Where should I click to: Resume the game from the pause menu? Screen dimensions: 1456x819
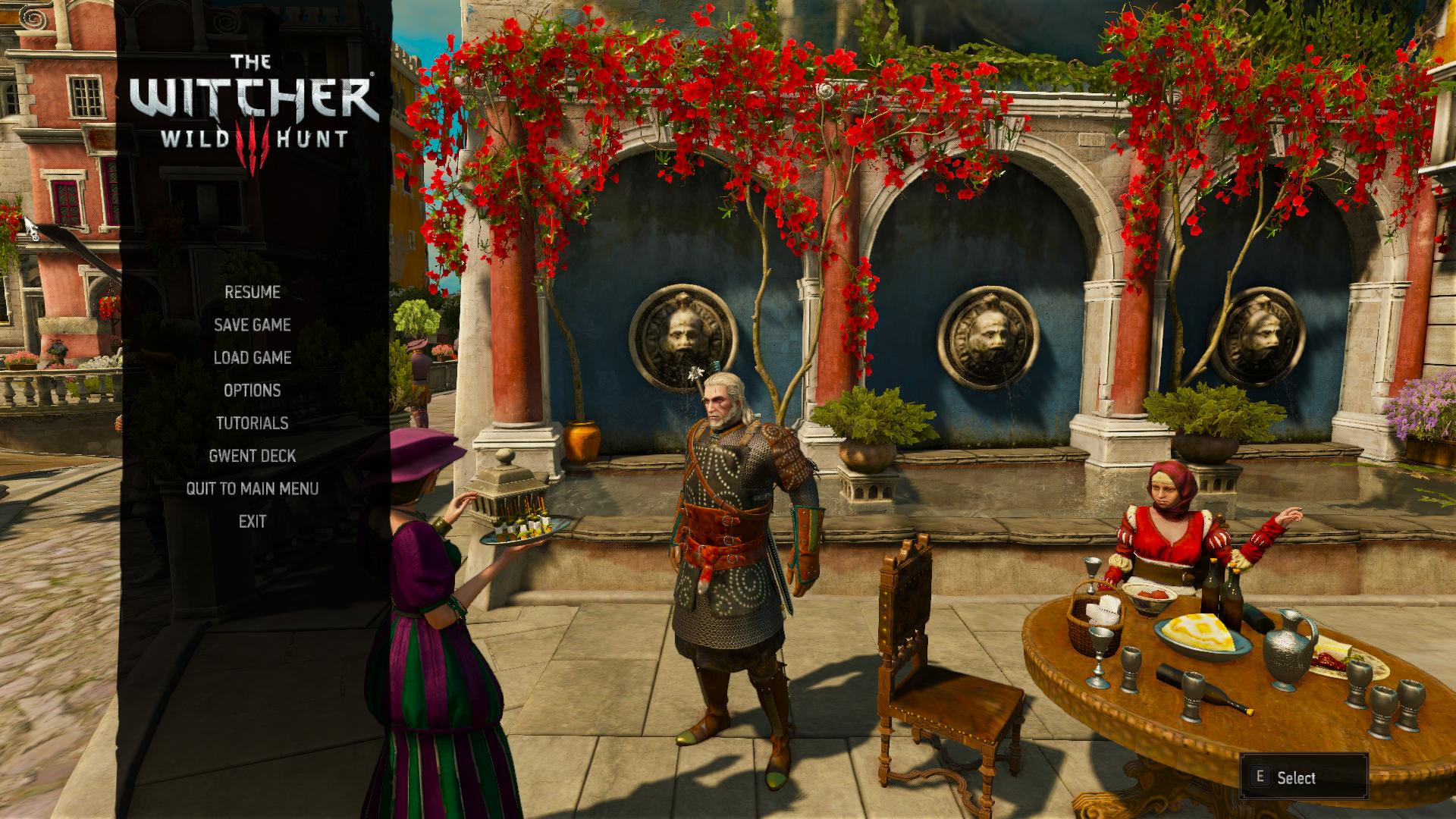pos(253,293)
